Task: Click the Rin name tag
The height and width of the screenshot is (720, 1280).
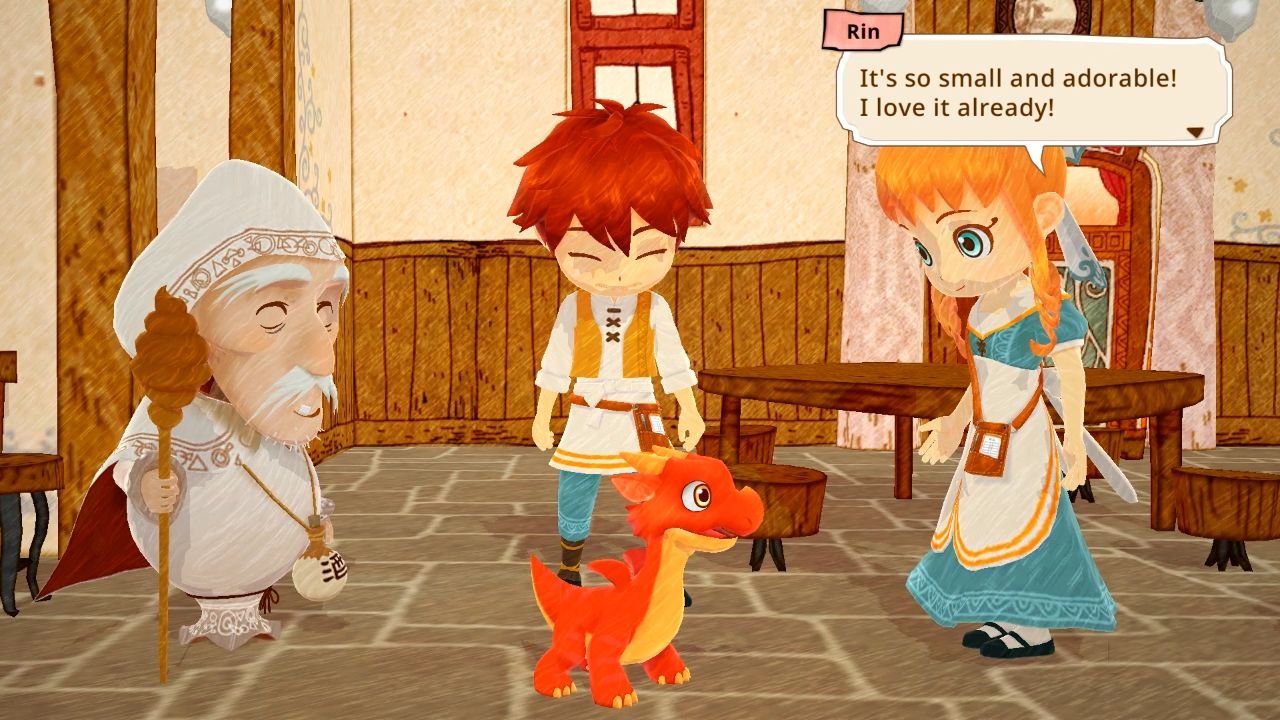Action: click(x=861, y=31)
